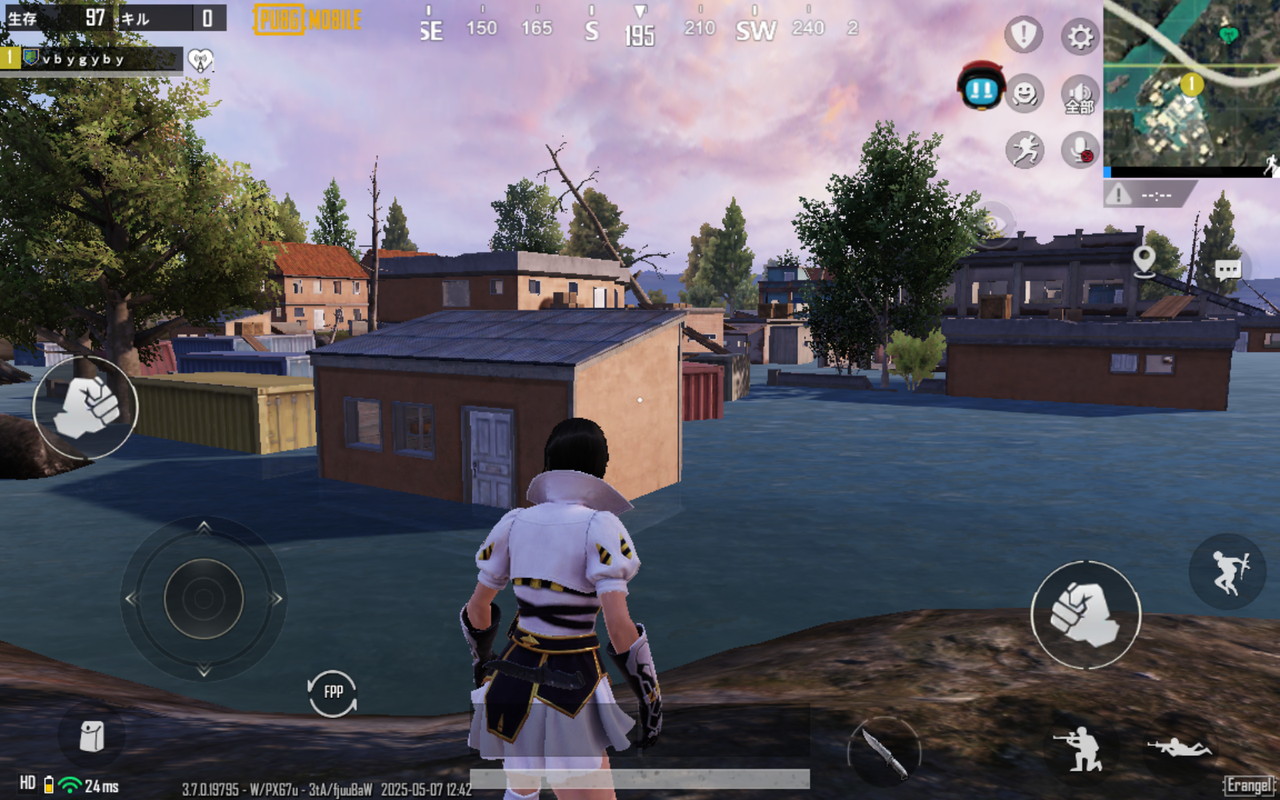Viewport: 1280px width, 800px height.
Task: Jump using the leaping figure button
Action: click(1227, 571)
